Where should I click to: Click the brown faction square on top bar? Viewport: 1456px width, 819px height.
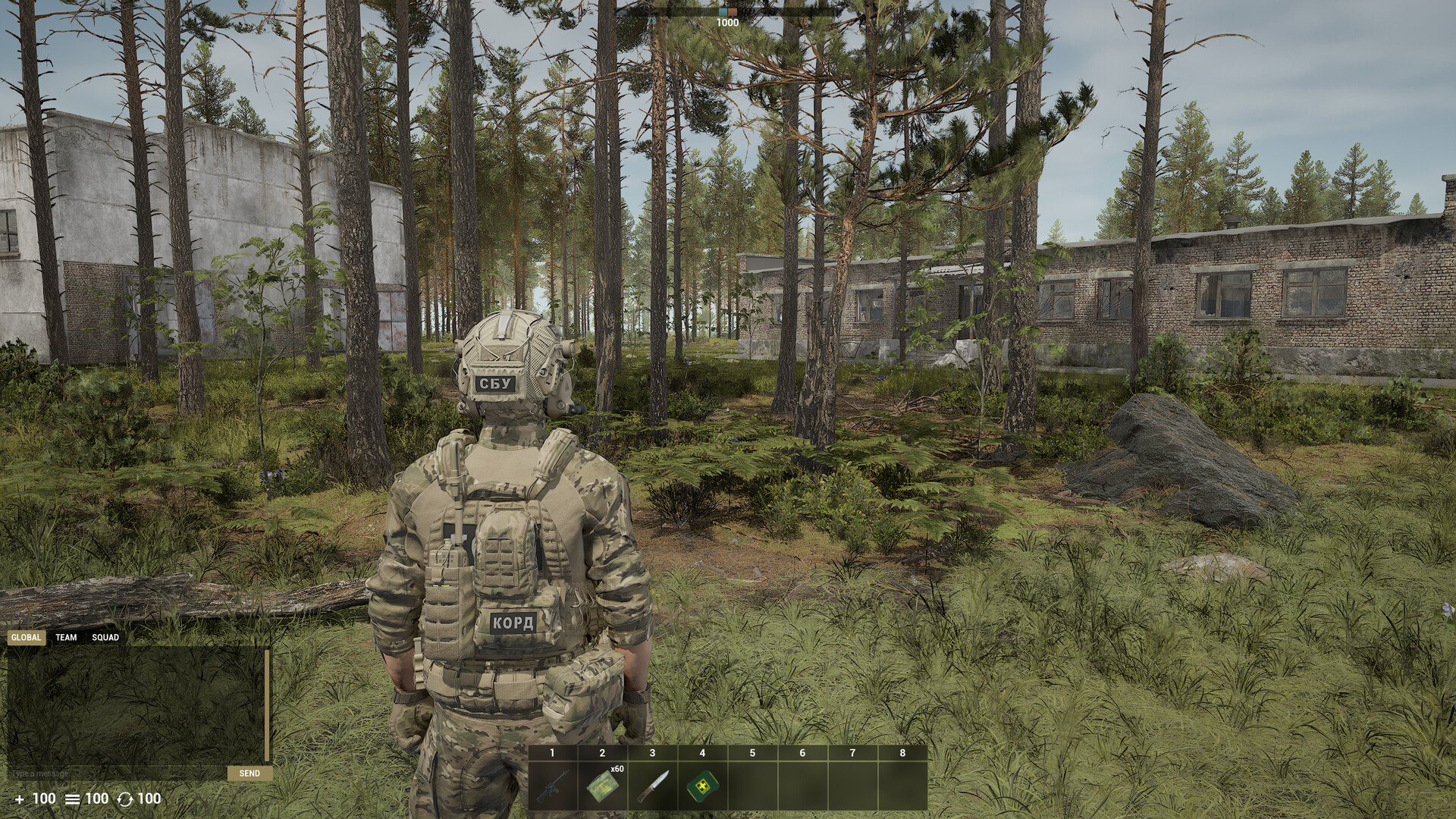pos(733,12)
